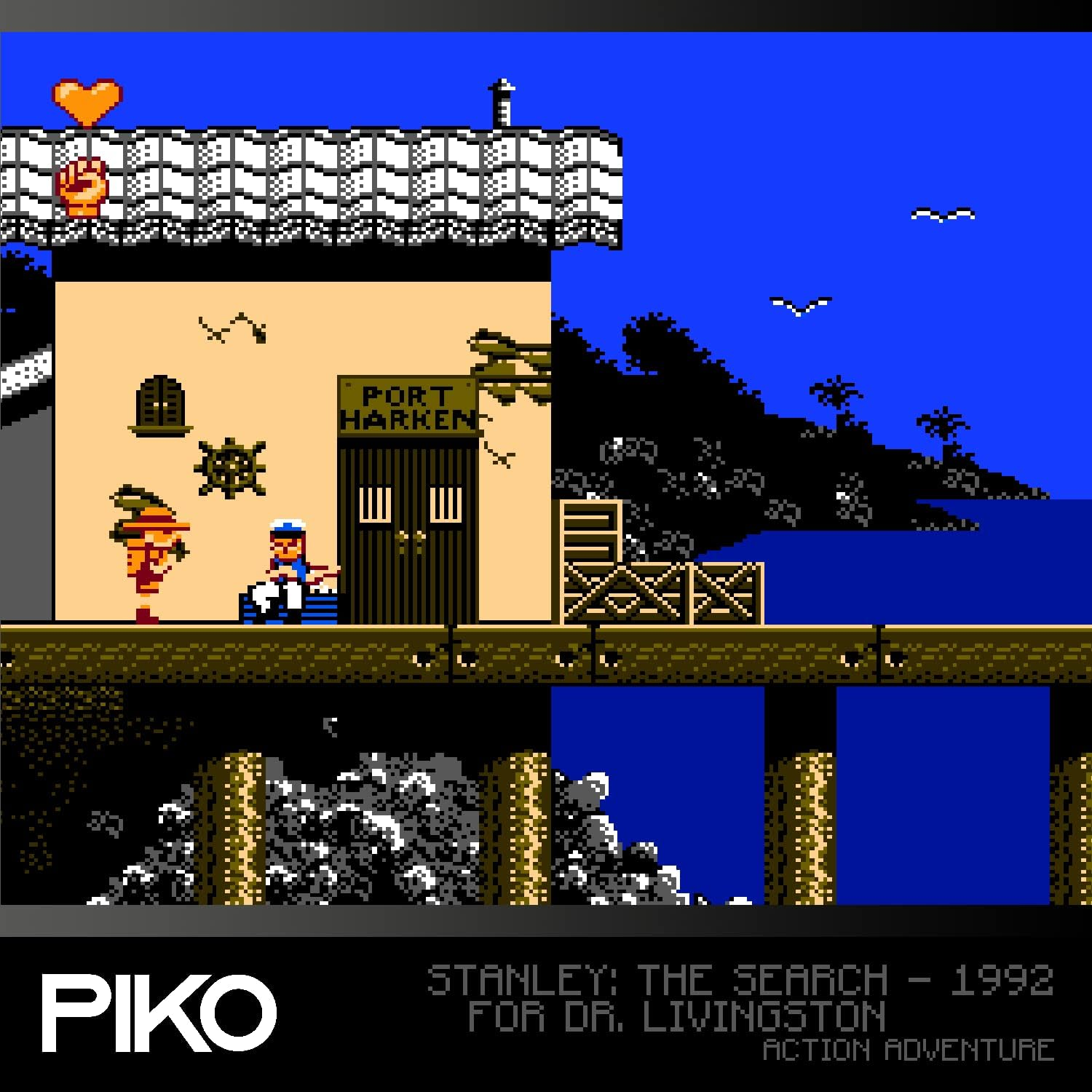This screenshot has width=1092, height=1092.
Task: Click the PORT HARKEN sign
Action: click(x=408, y=405)
